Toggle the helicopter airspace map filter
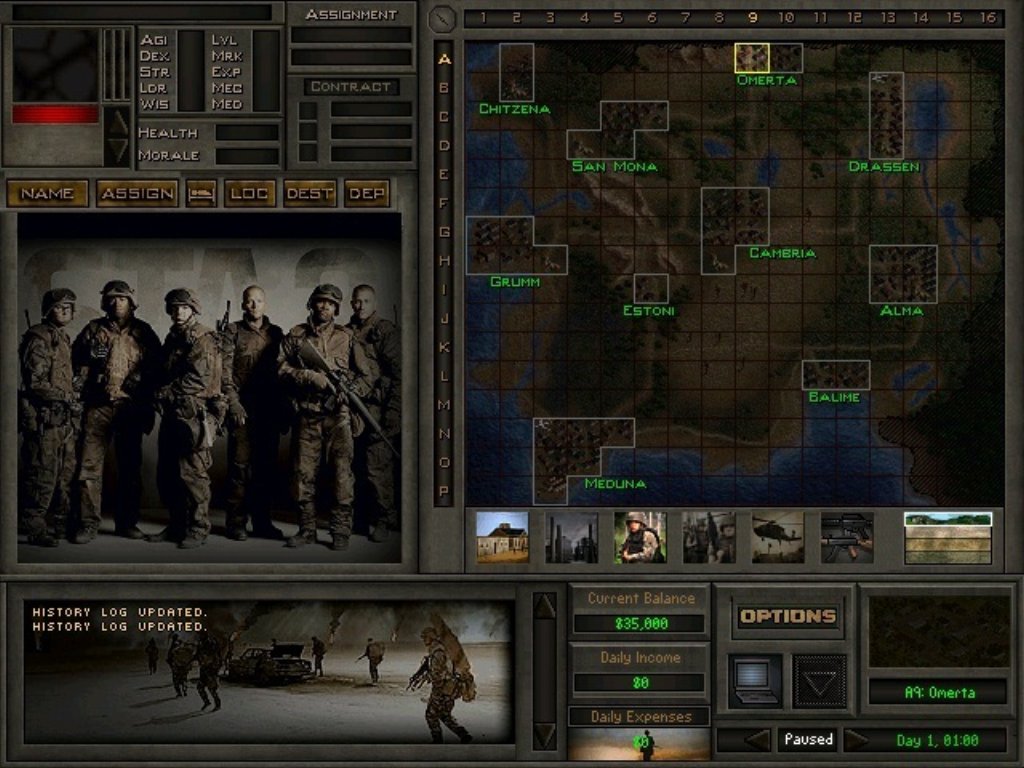Screen dimensions: 1024x768 [x=777, y=538]
